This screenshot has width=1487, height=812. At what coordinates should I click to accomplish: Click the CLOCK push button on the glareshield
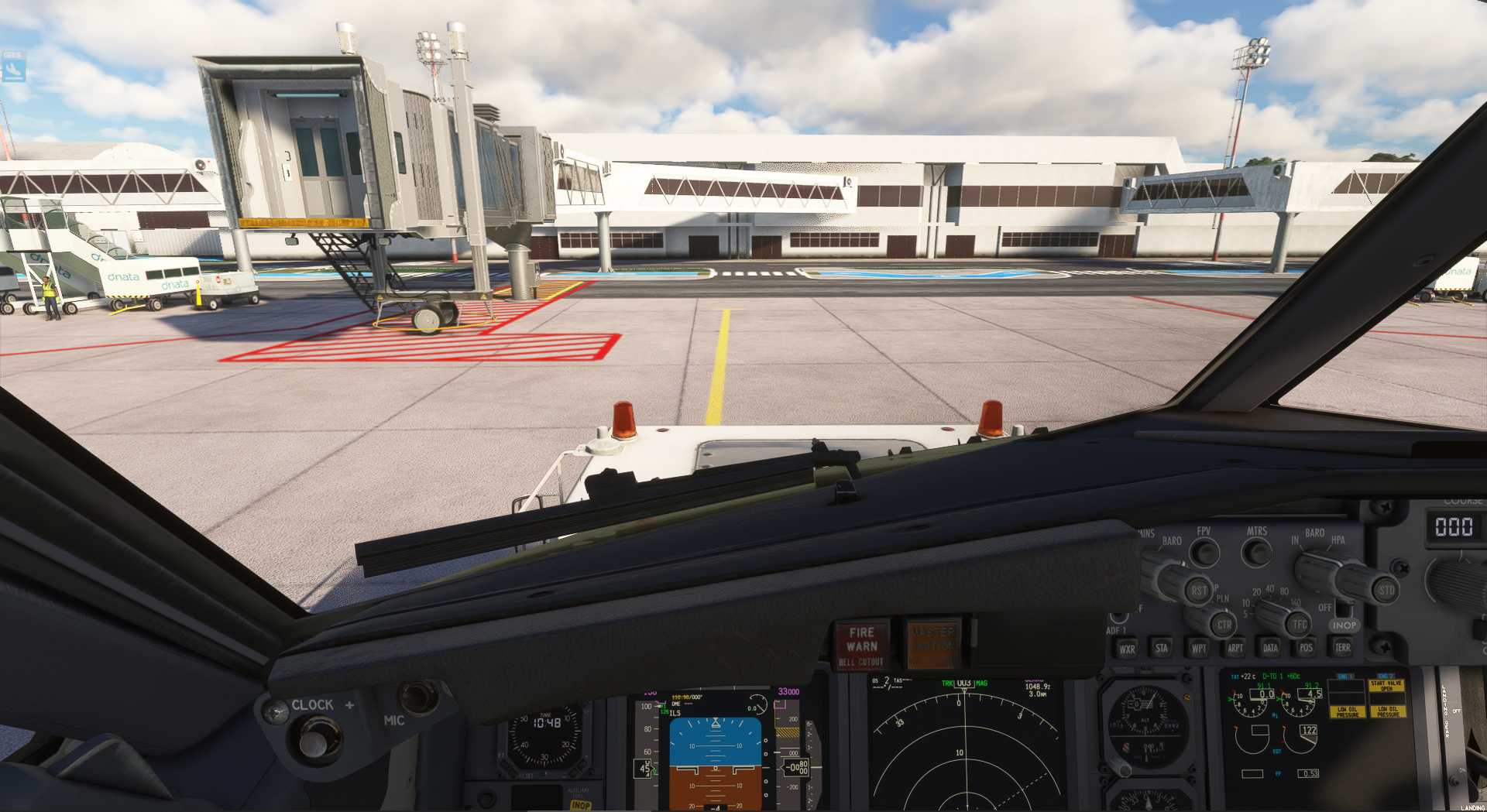314,738
